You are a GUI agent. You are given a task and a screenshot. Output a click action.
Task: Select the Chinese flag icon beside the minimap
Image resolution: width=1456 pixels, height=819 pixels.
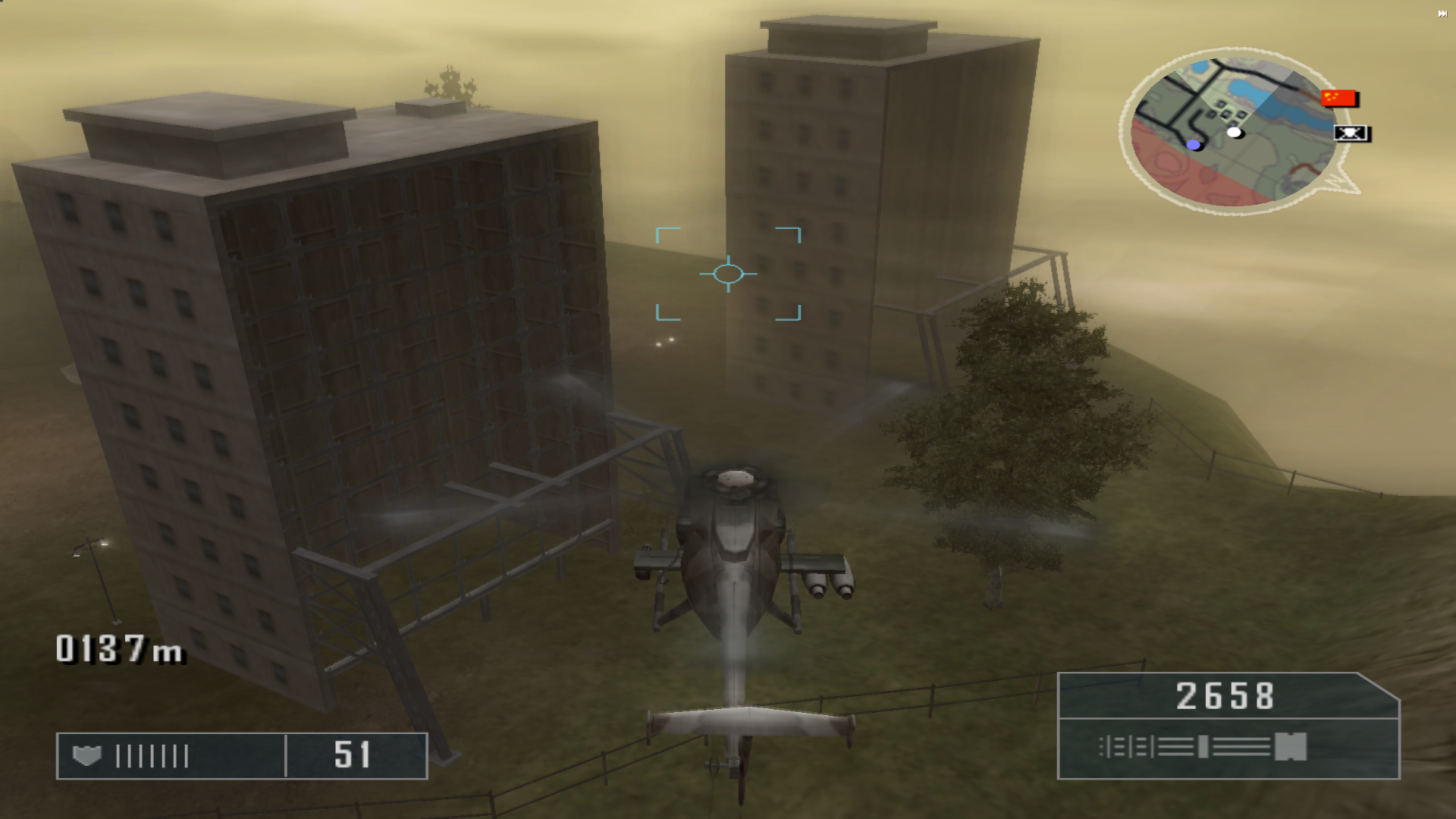pyautogui.click(x=1338, y=98)
